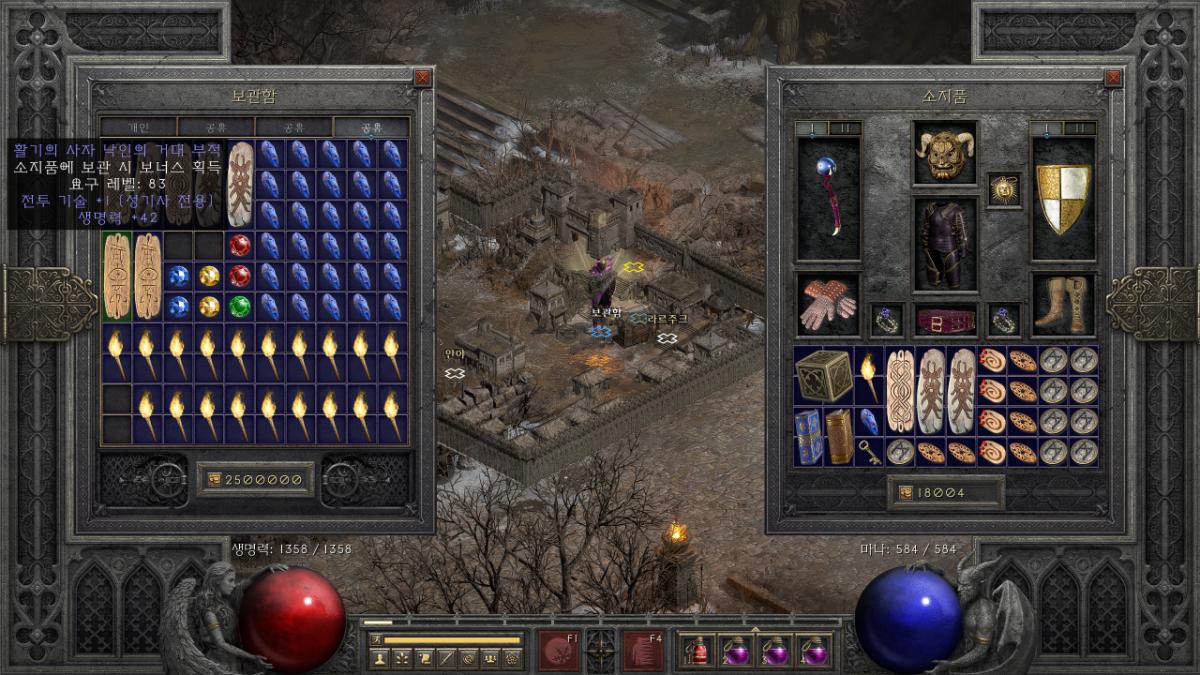Select the equipped red belt
The width and height of the screenshot is (1200, 675).
pyautogui.click(x=945, y=320)
